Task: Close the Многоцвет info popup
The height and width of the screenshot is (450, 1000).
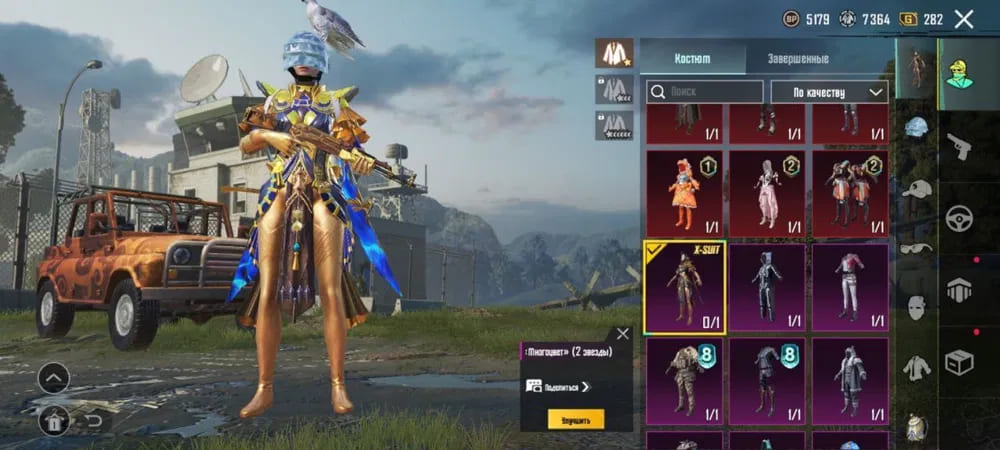Action: pos(623,334)
